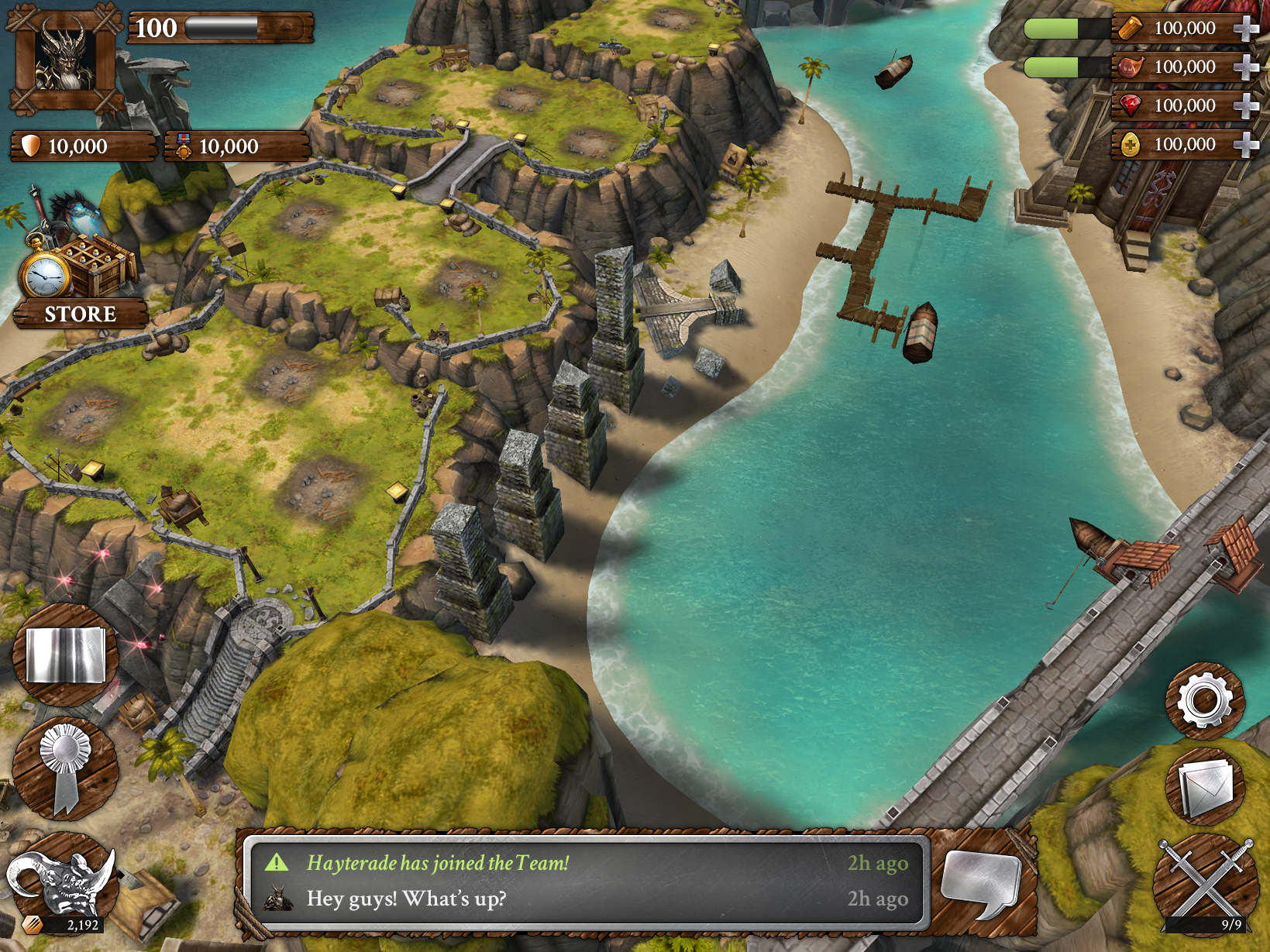The height and width of the screenshot is (952, 1270).
Task: Open the silver rosette achievements button
Action: (66, 768)
